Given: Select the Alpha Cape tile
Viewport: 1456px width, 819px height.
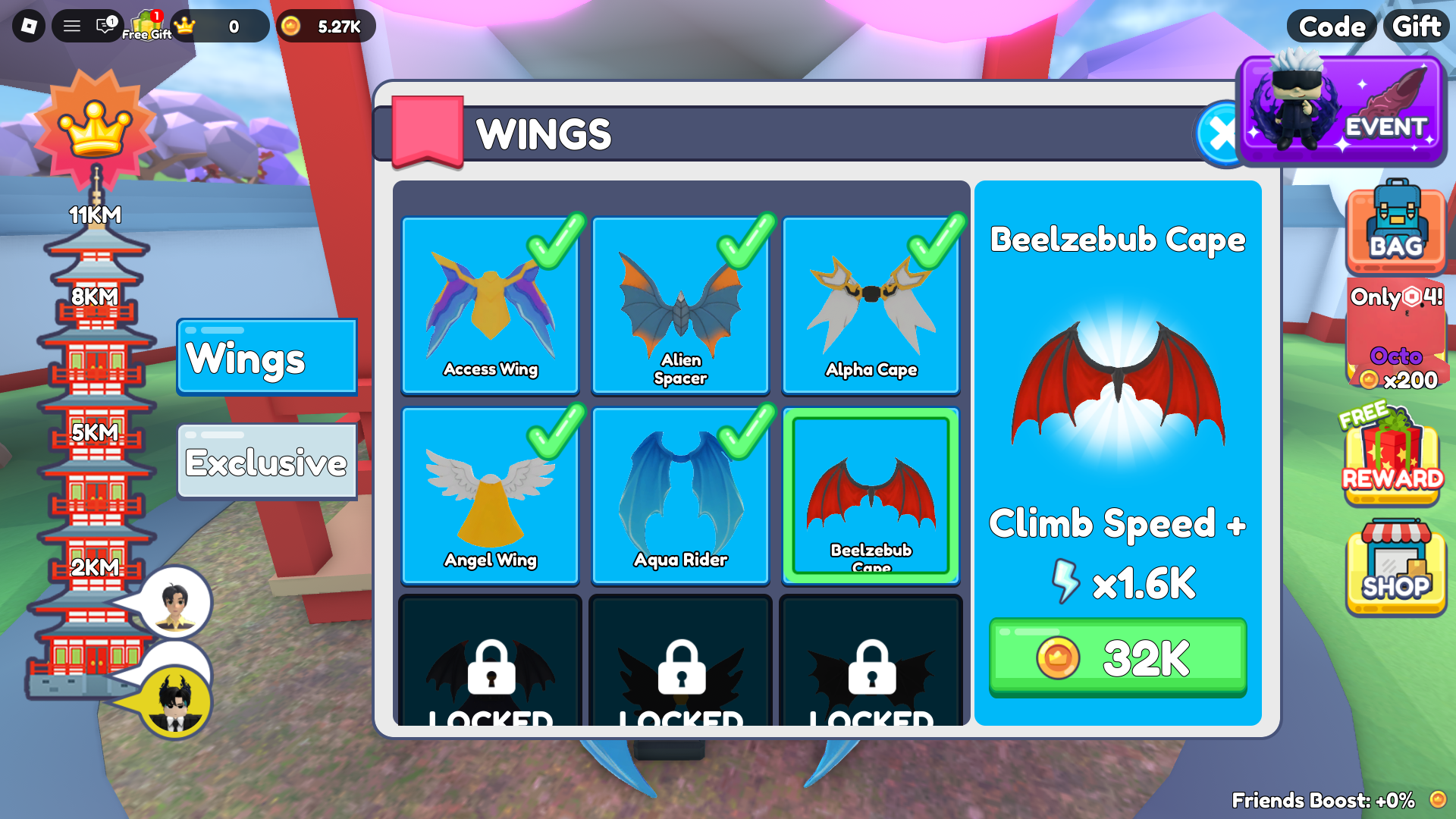Looking at the screenshot, I should [871, 306].
